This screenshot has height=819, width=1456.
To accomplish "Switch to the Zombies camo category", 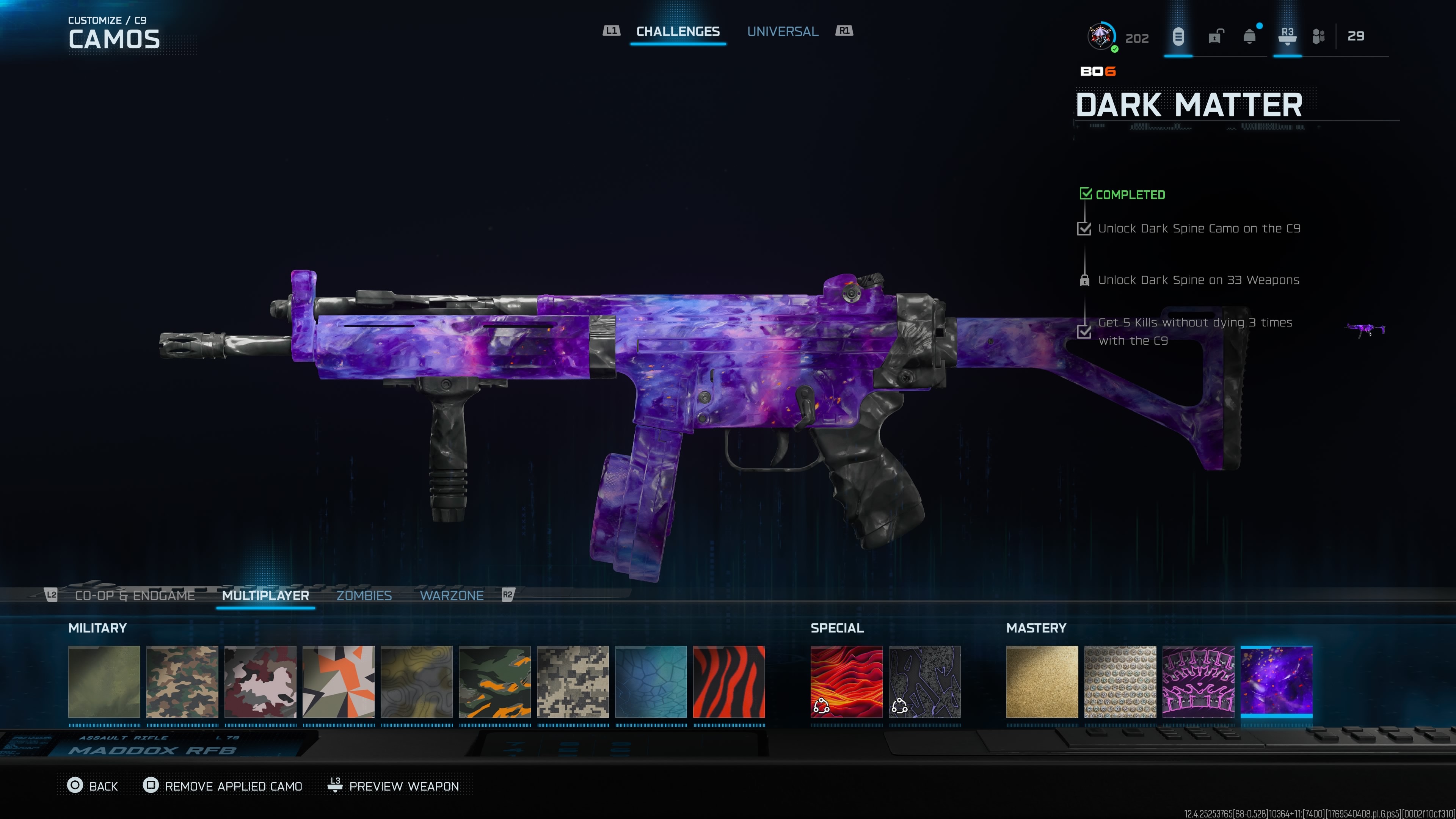I will tap(364, 595).
